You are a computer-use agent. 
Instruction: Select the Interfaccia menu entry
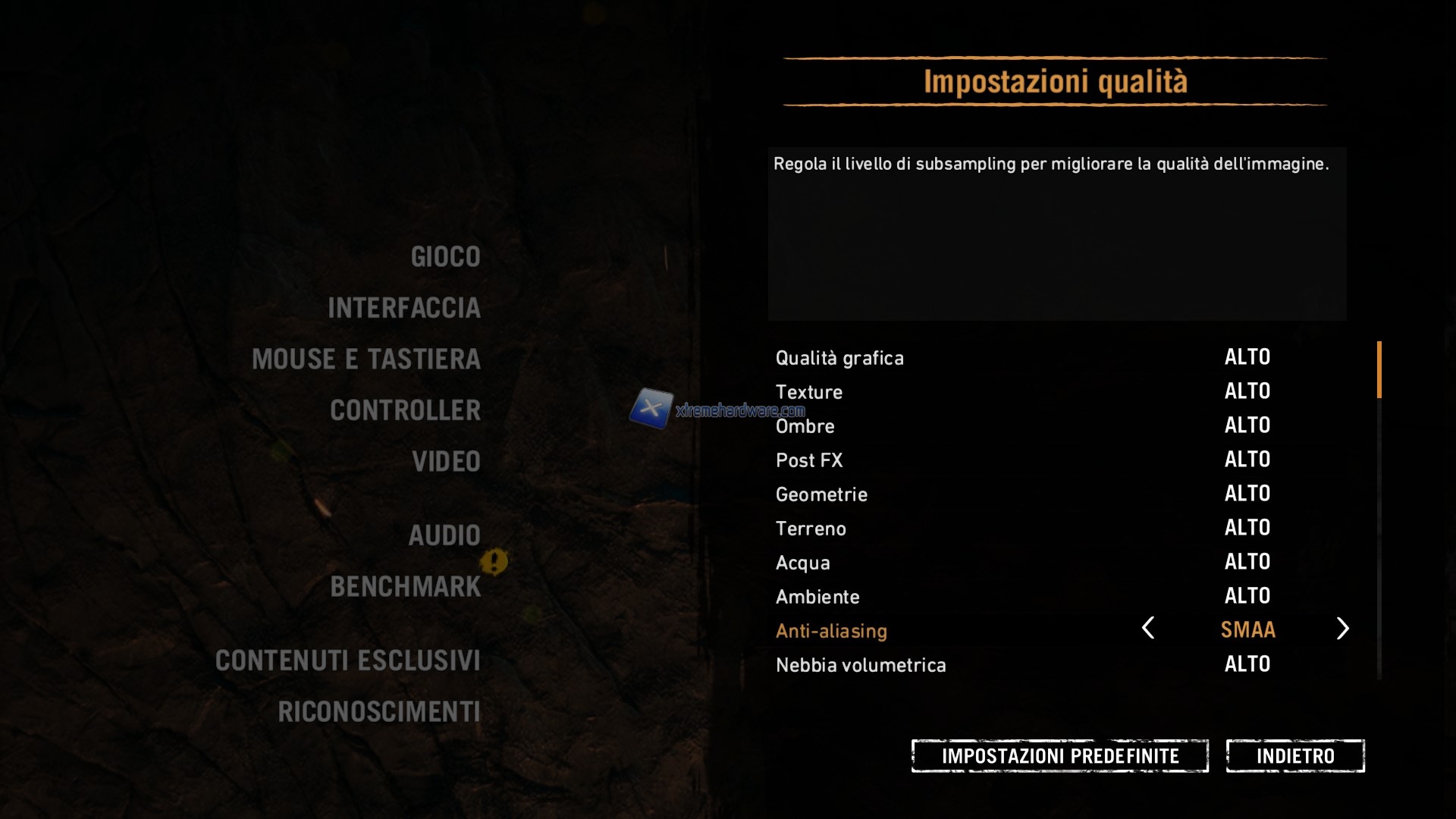(x=403, y=308)
